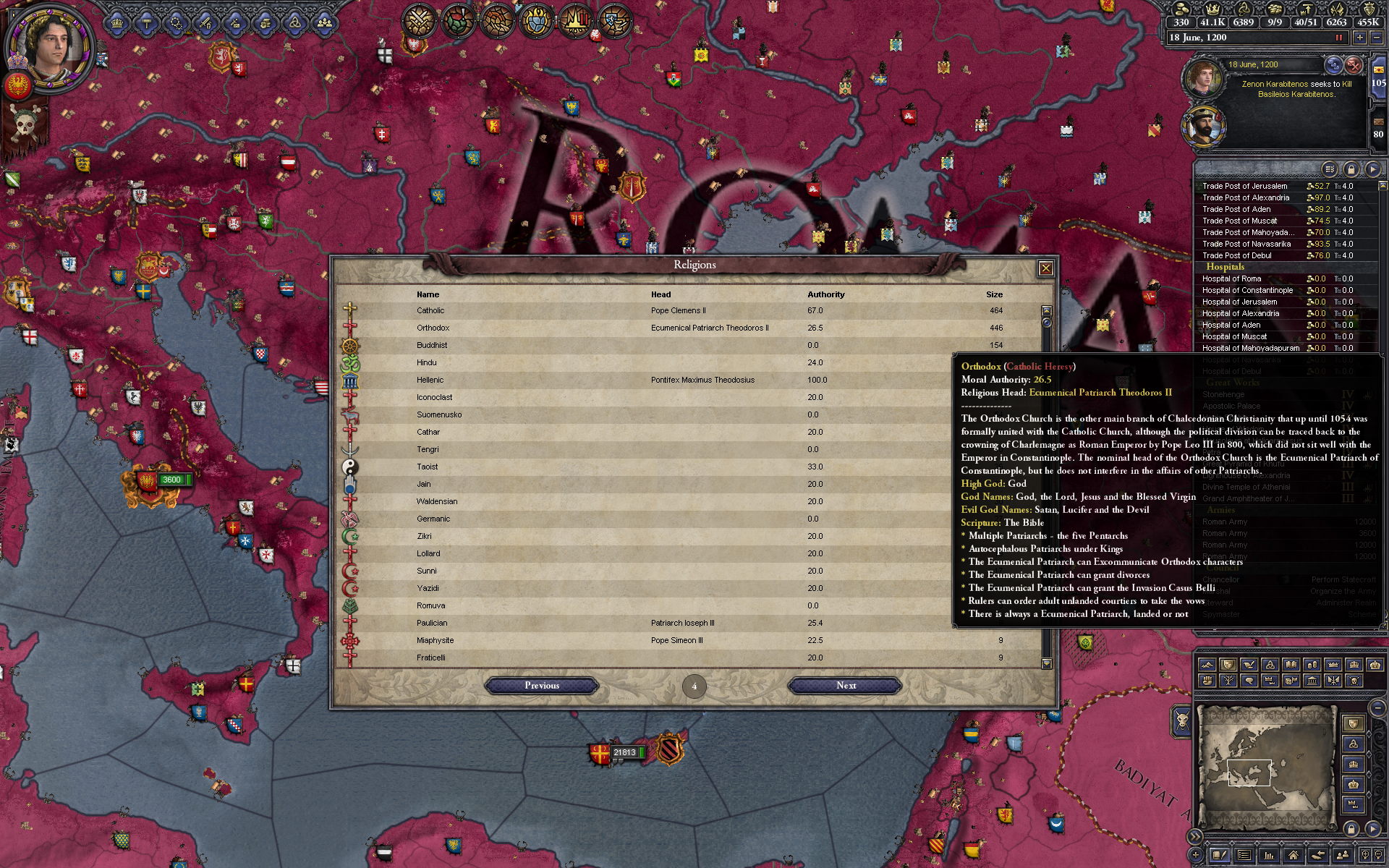Open the economy mapmode with coins icon

coord(1313,664)
